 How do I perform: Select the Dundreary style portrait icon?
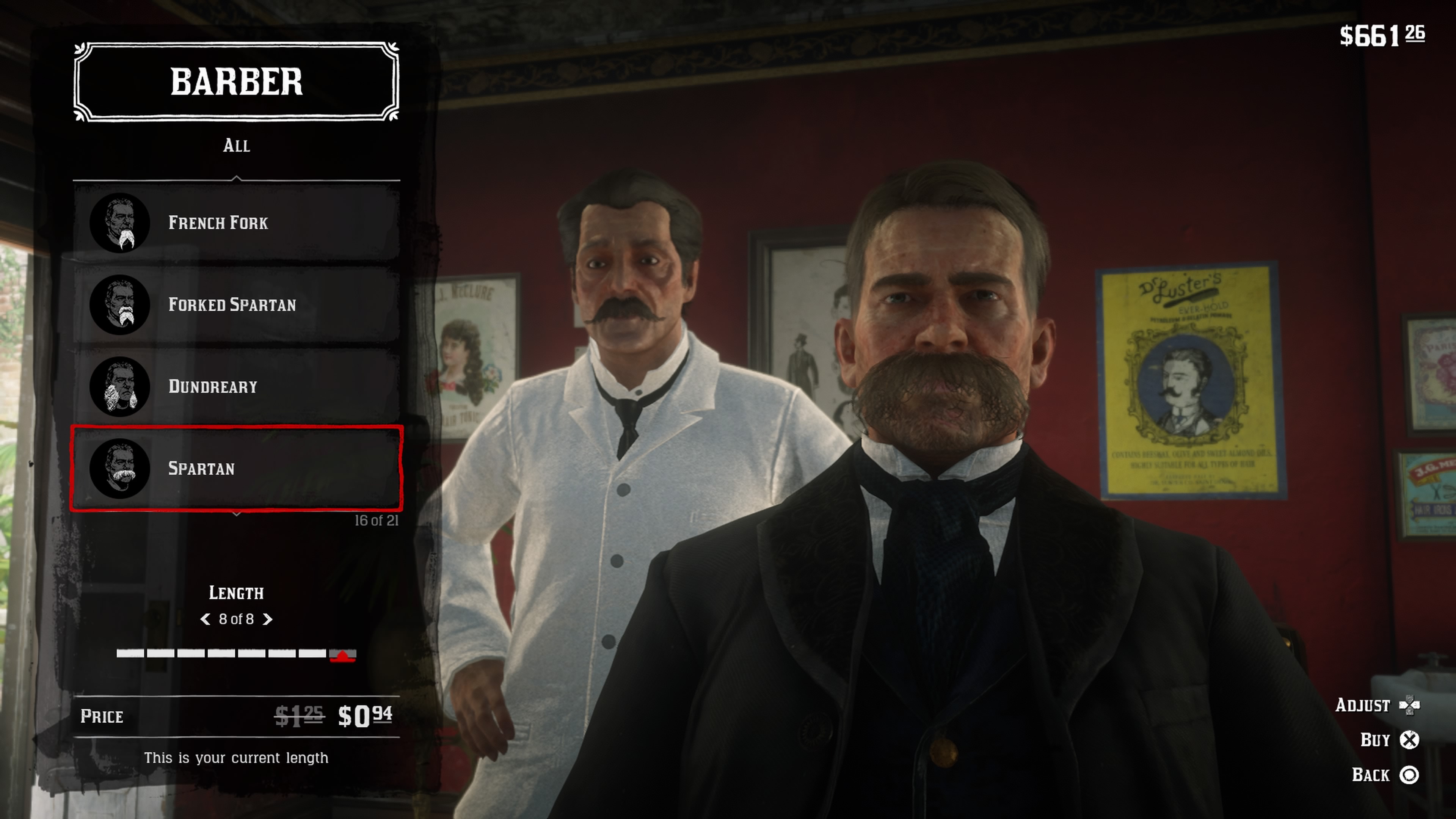121,387
